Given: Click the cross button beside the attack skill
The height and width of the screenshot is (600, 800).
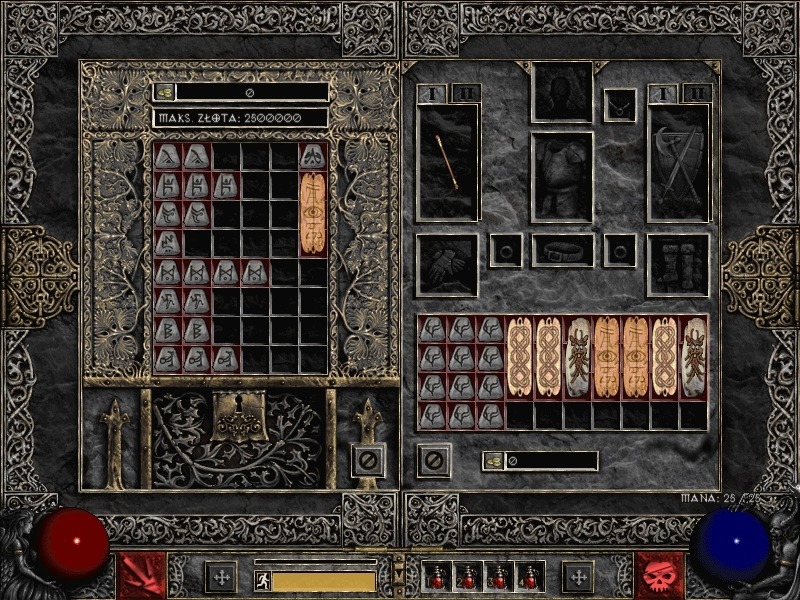Looking at the screenshot, I should pos(221,576).
